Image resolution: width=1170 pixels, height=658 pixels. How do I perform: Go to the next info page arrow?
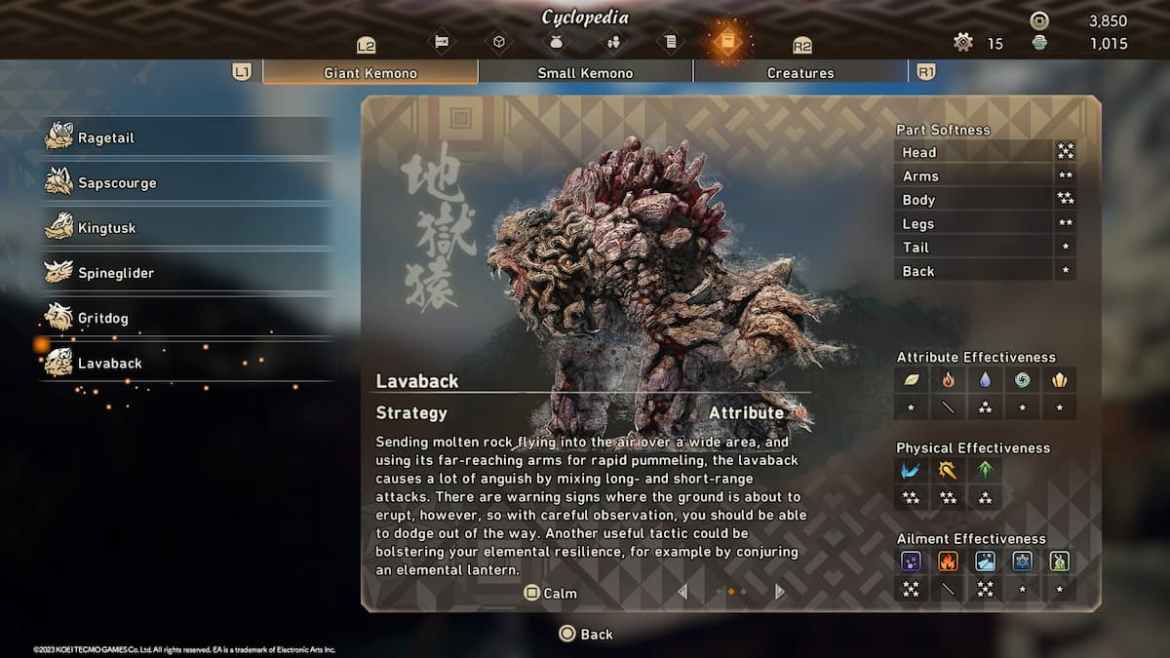click(780, 592)
